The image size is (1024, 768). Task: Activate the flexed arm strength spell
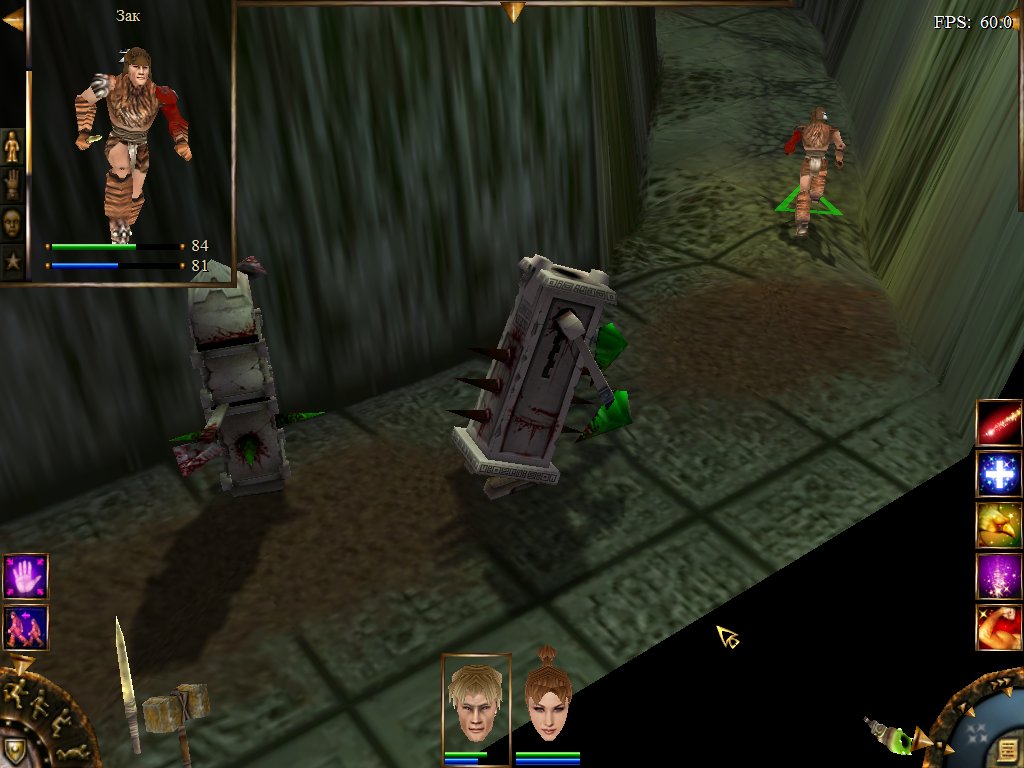pyautogui.click(x=999, y=627)
